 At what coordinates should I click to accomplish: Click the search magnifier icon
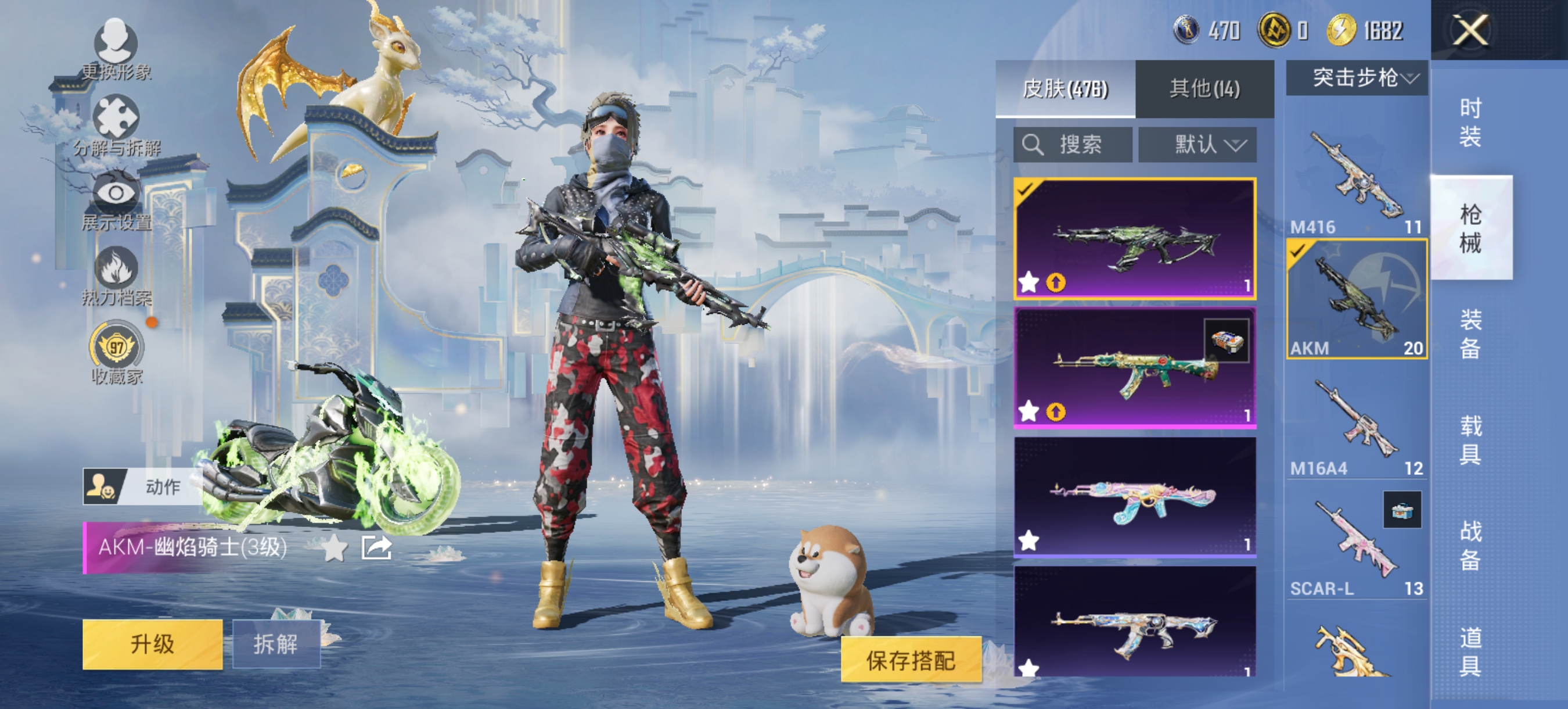pyautogui.click(x=1034, y=144)
